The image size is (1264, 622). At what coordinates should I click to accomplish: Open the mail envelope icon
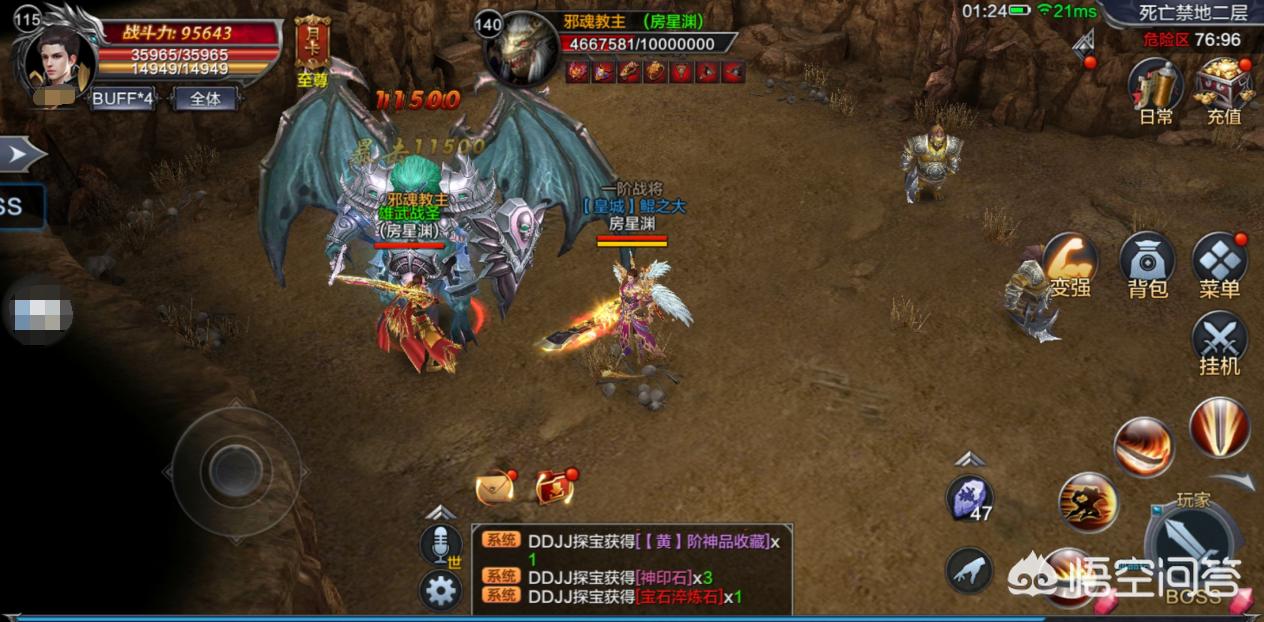click(x=495, y=487)
